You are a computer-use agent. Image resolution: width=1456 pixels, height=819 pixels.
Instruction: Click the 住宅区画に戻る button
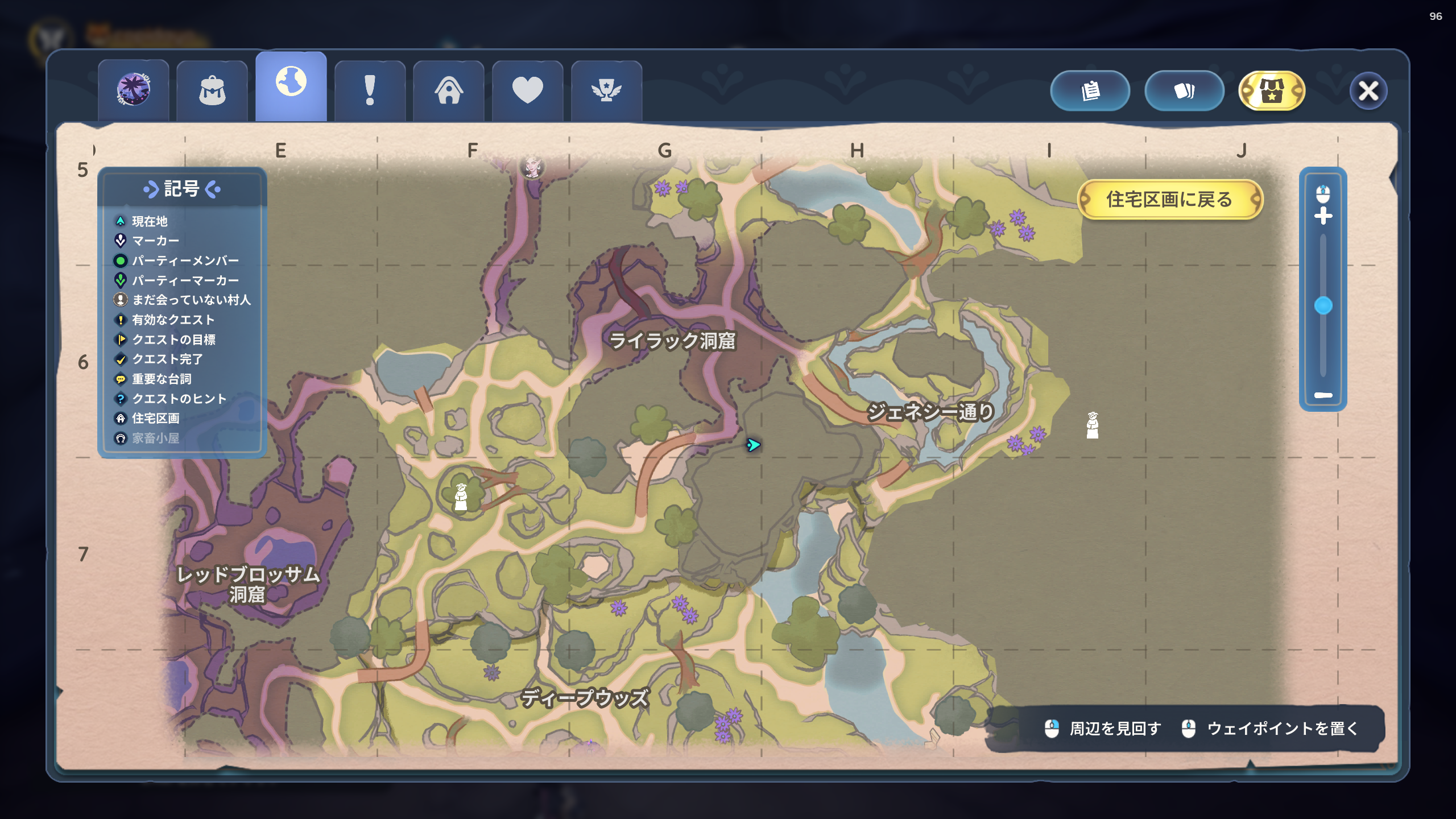pyautogui.click(x=1169, y=200)
